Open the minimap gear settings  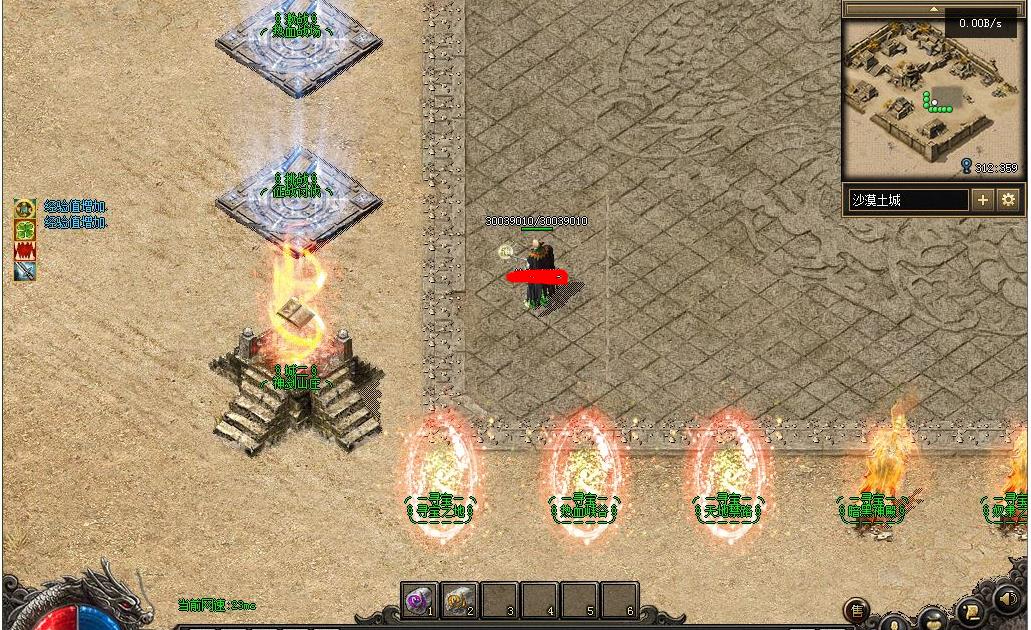(x=1008, y=200)
